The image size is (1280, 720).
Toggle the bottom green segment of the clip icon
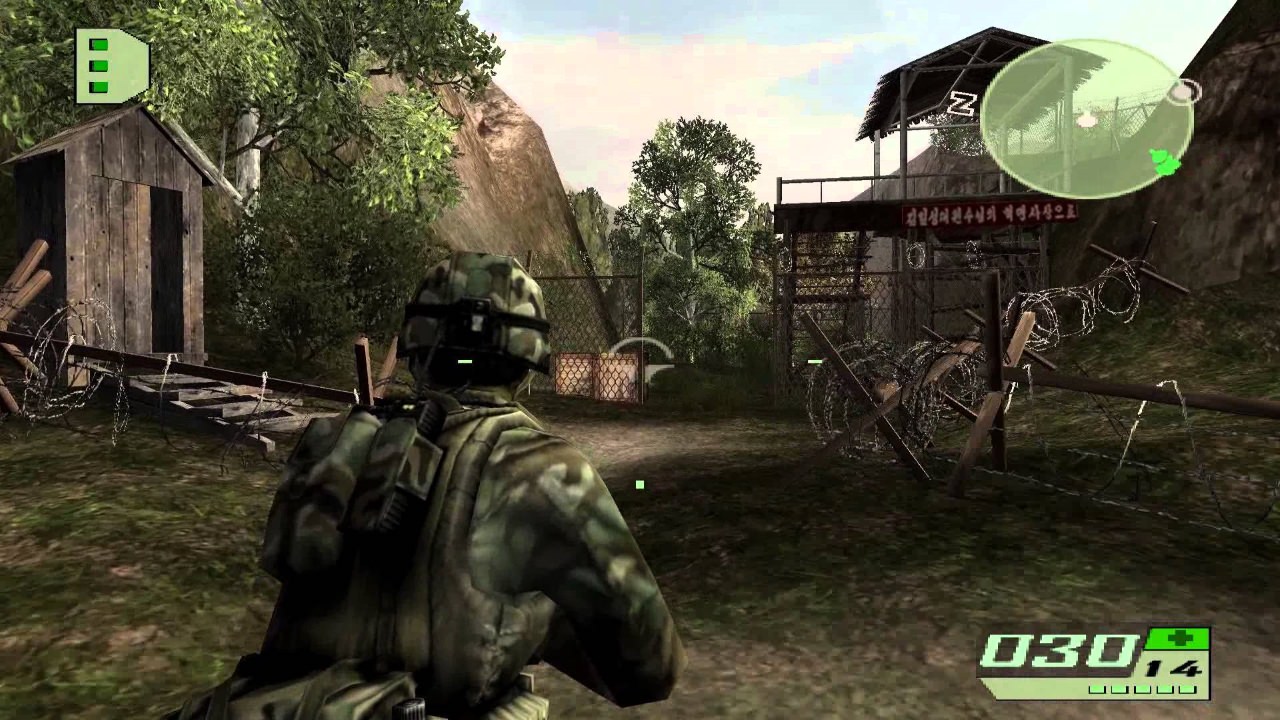(x=98, y=85)
